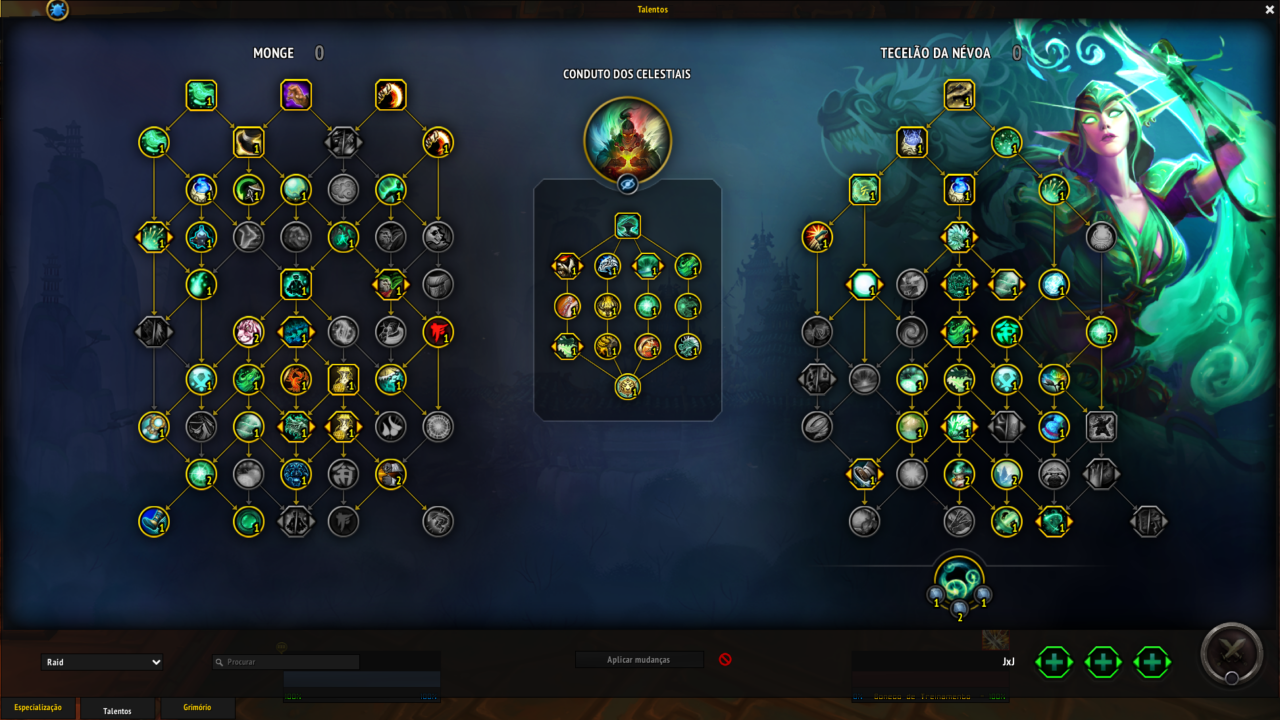This screenshot has width=1280, height=720.
Task: Focus the Procurar search field
Action: pos(285,662)
